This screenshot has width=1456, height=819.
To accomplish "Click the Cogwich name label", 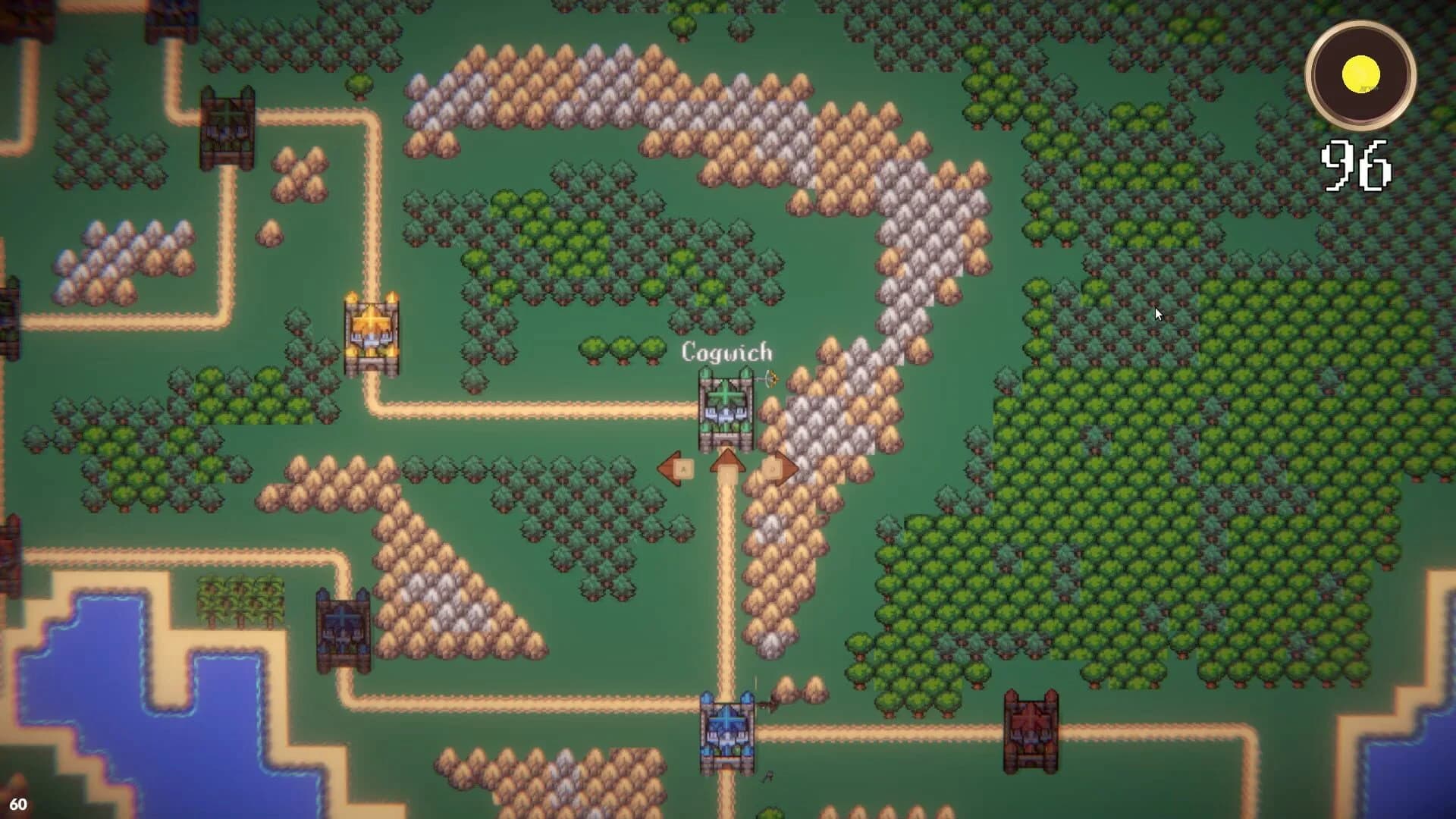I will tap(727, 351).
